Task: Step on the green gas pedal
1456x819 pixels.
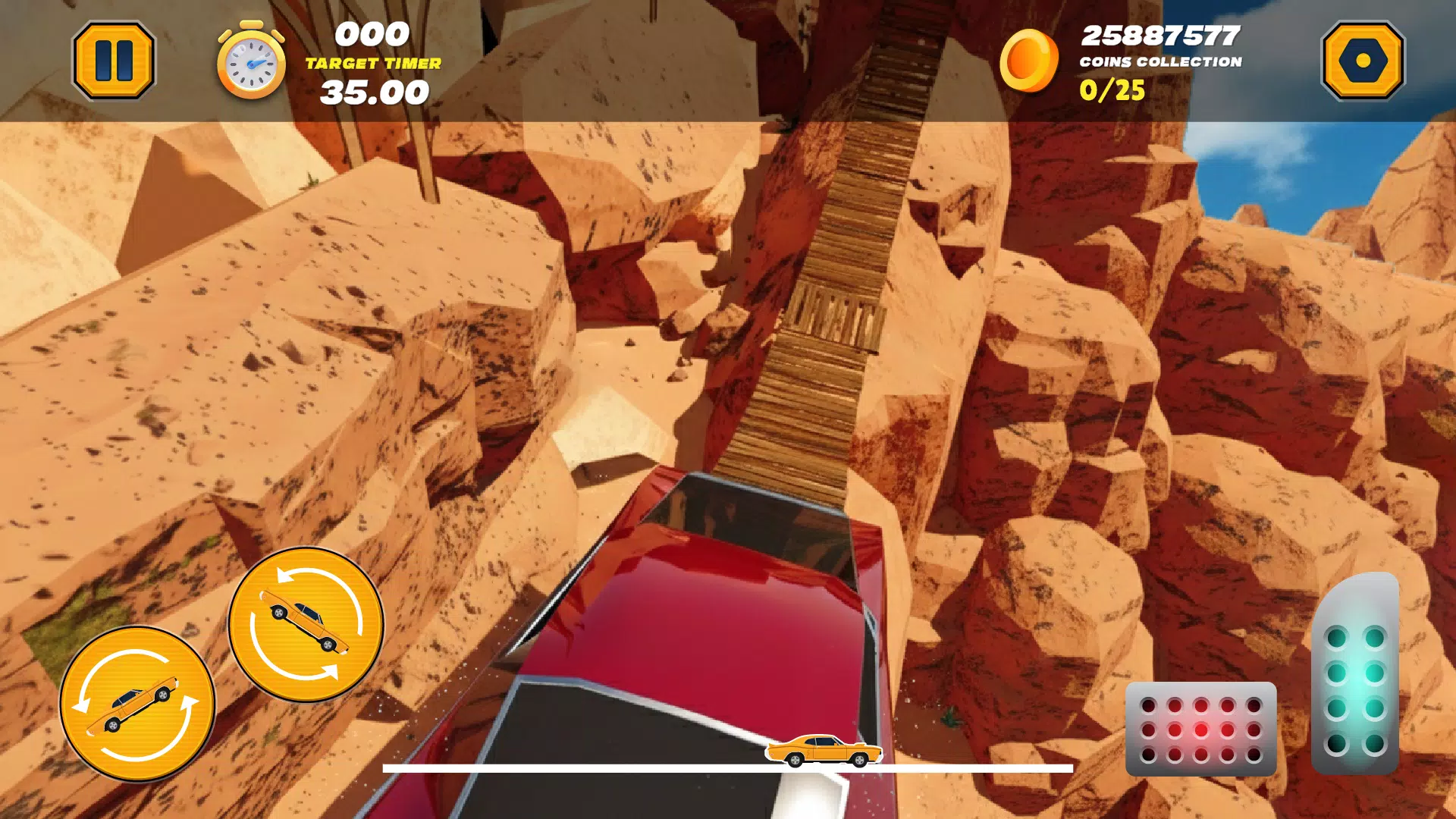Action: tap(1355, 675)
